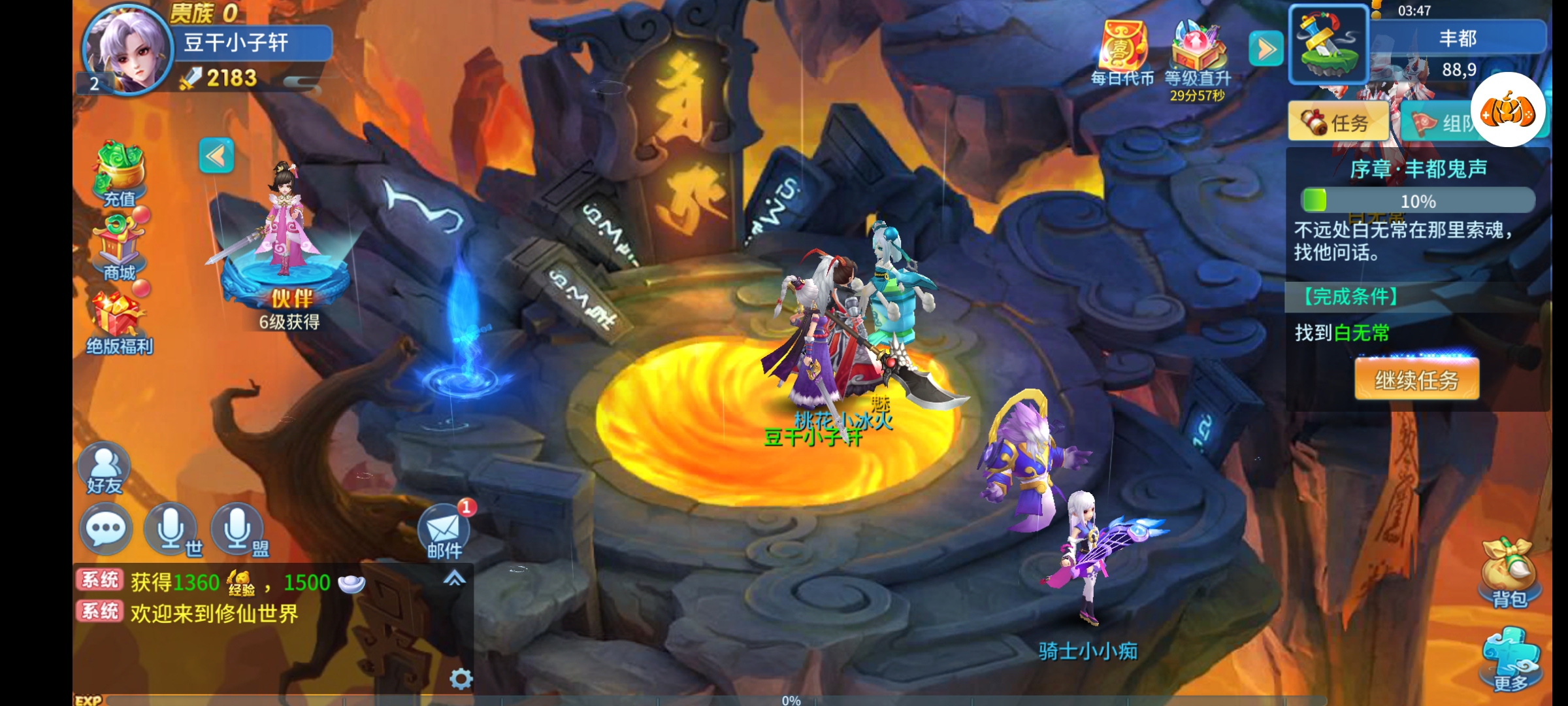The height and width of the screenshot is (706, 1568).
Task: Activate the world voice microphone
Action: pos(171,529)
